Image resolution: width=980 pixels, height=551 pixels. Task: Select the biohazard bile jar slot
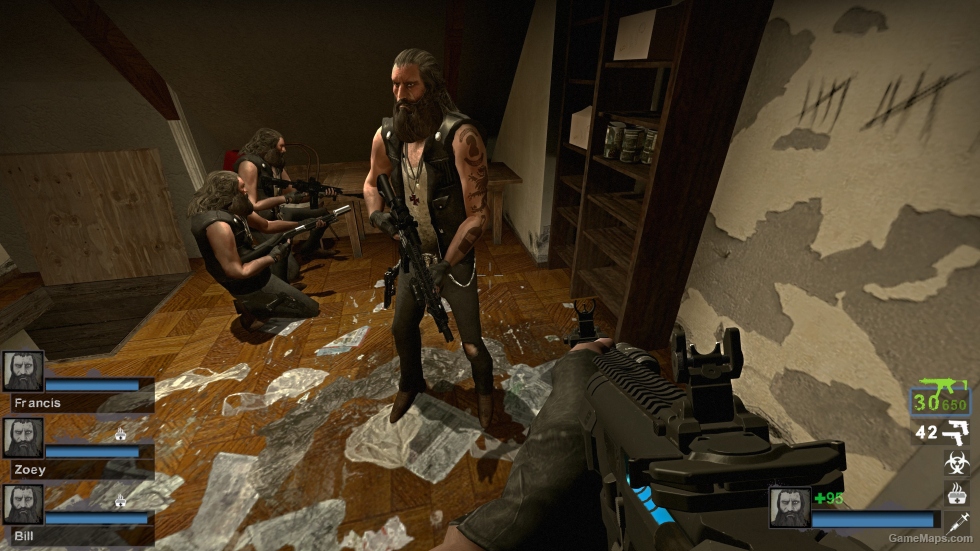[957, 463]
